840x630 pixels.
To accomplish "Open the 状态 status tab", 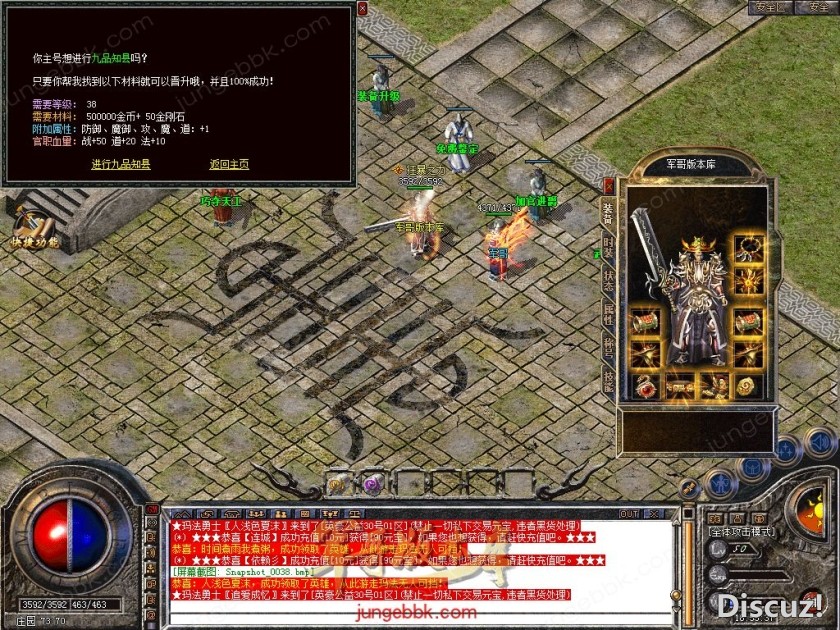I will point(608,280).
